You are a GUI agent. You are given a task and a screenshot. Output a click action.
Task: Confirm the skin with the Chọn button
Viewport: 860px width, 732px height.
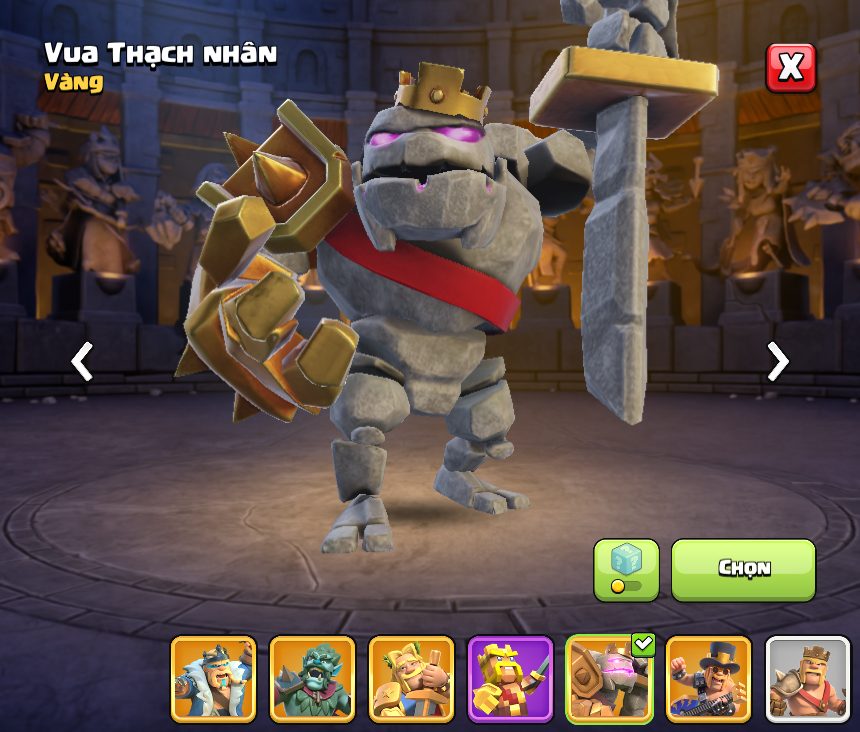tap(743, 569)
